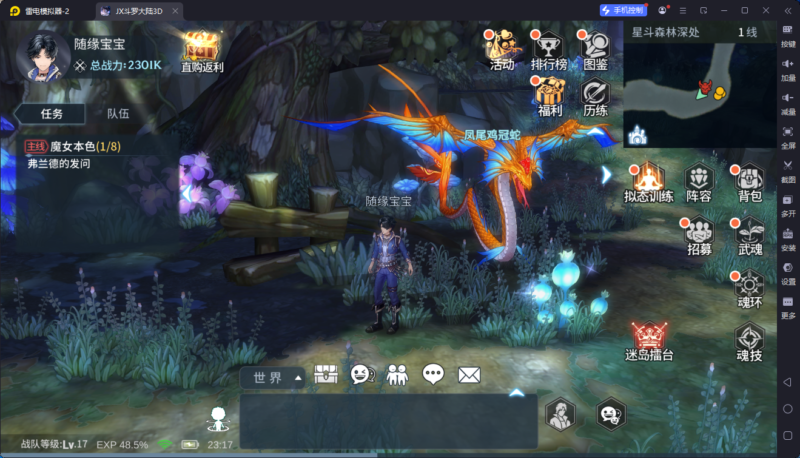The height and width of the screenshot is (458, 800).
Task: Open the mail envelope icon
Action: click(x=469, y=376)
